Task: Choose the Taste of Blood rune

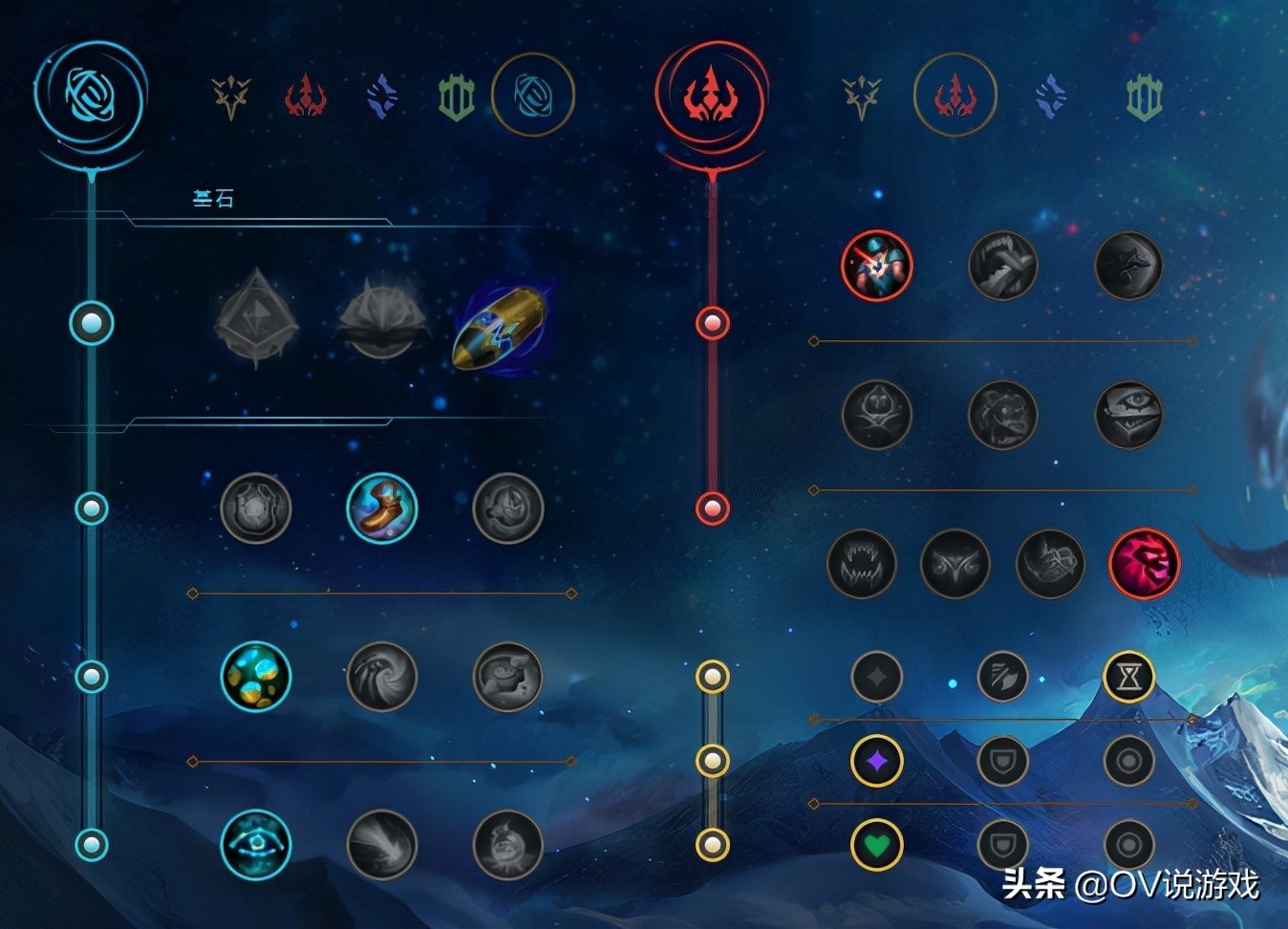Action: 1002,266
